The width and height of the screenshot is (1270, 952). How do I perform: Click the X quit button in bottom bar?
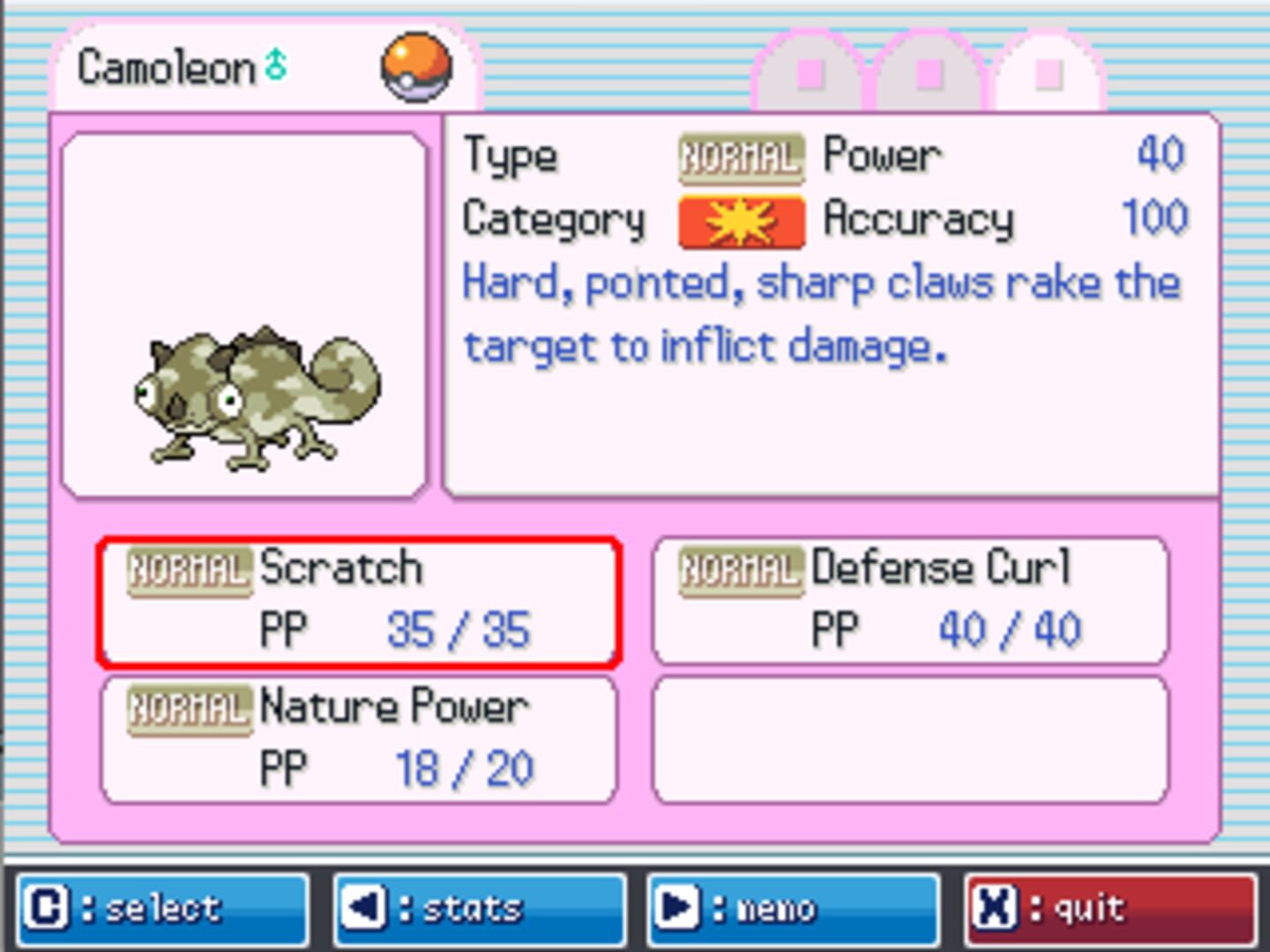992,907
